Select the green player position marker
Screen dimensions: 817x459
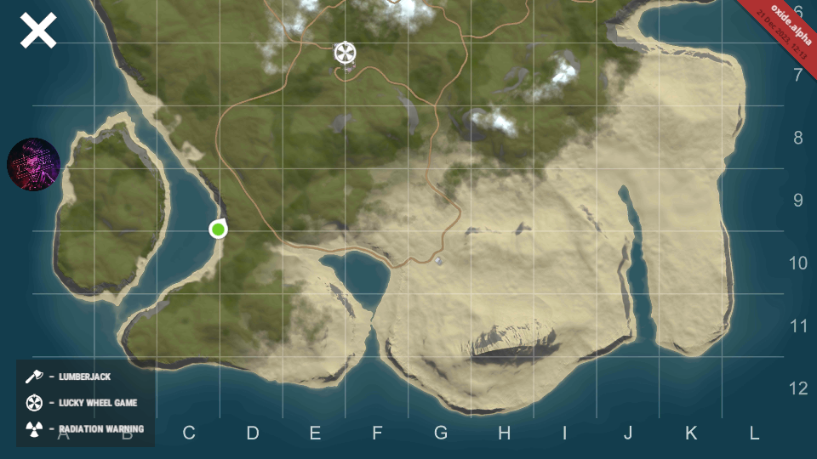pos(218,229)
